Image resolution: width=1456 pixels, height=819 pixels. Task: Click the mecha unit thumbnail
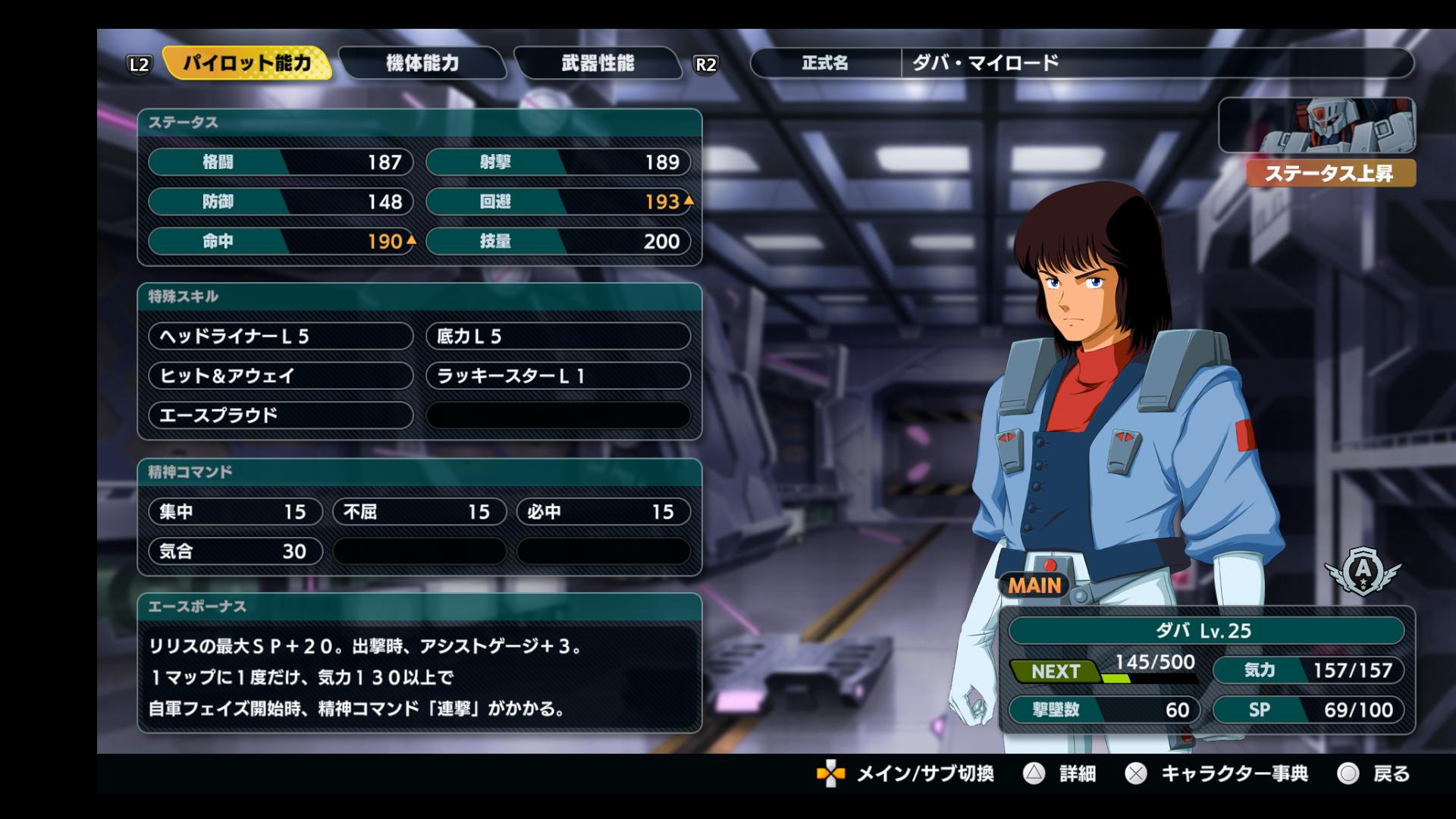point(1316,125)
